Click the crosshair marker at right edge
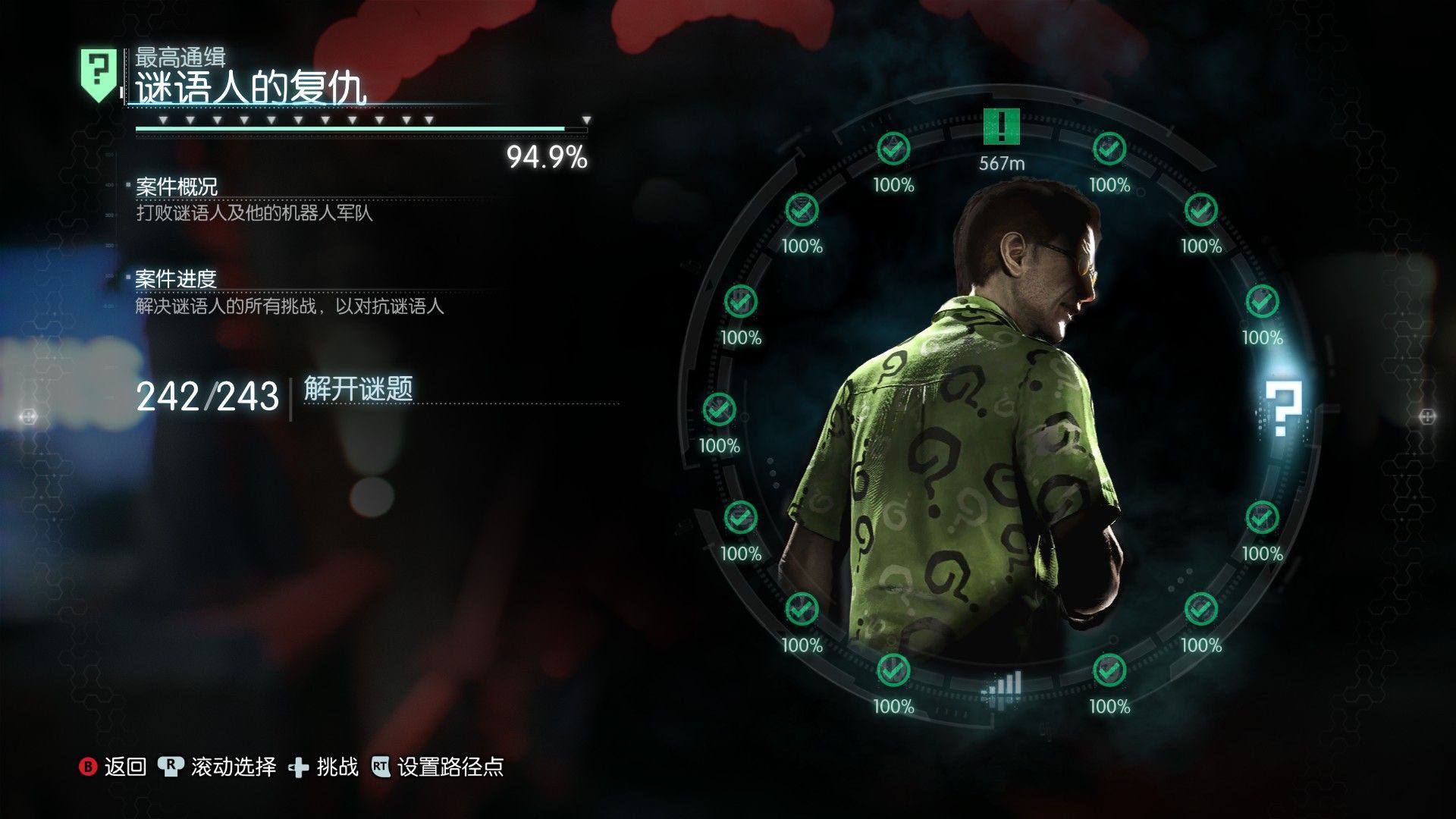 tap(1426, 416)
